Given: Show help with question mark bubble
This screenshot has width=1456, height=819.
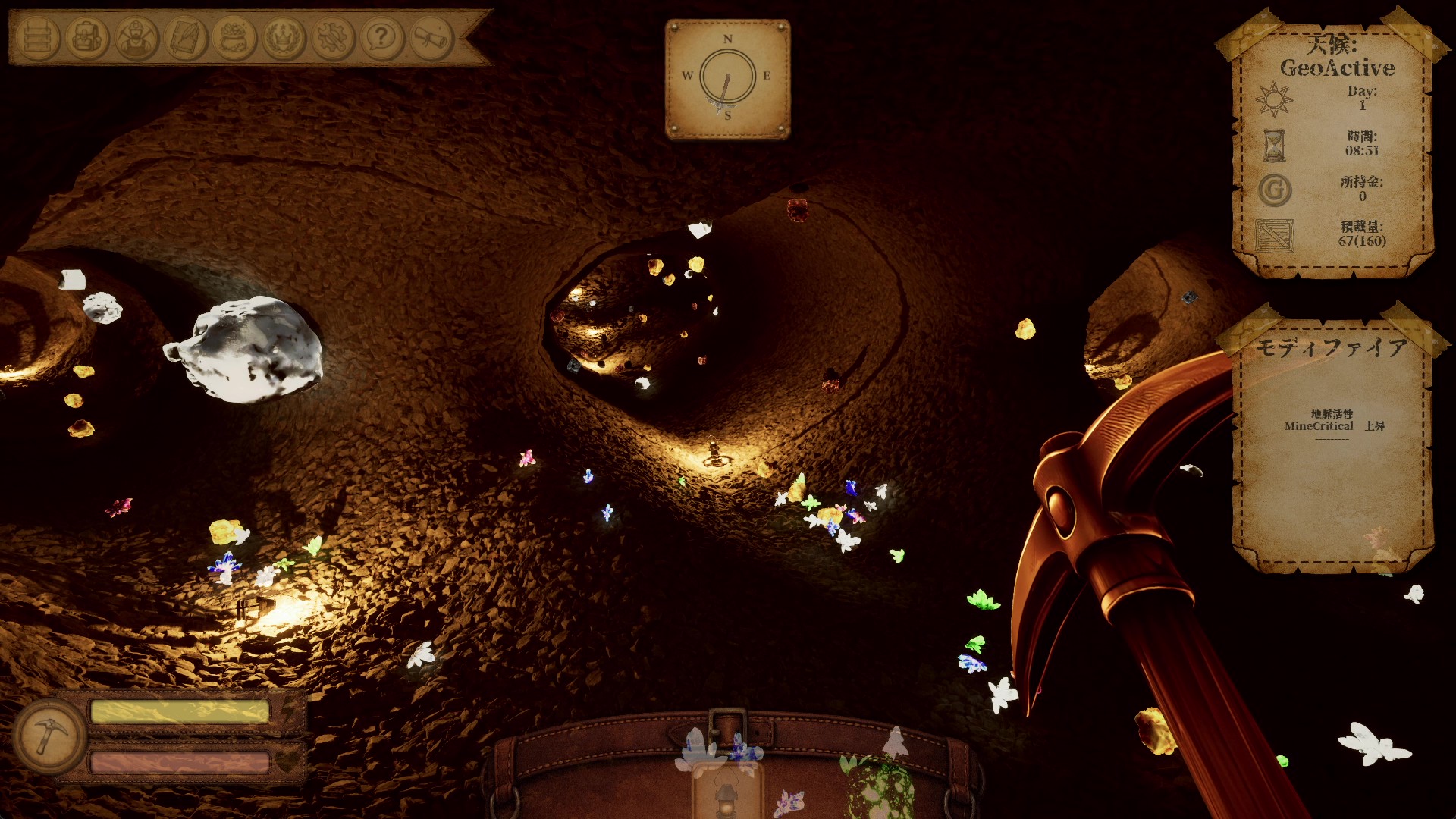Looking at the screenshot, I should [382, 37].
